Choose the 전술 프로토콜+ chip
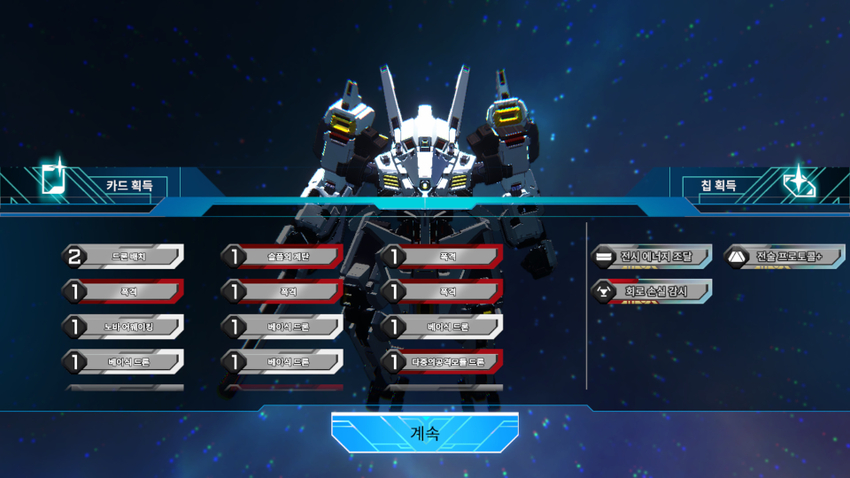 (x=785, y=257)
